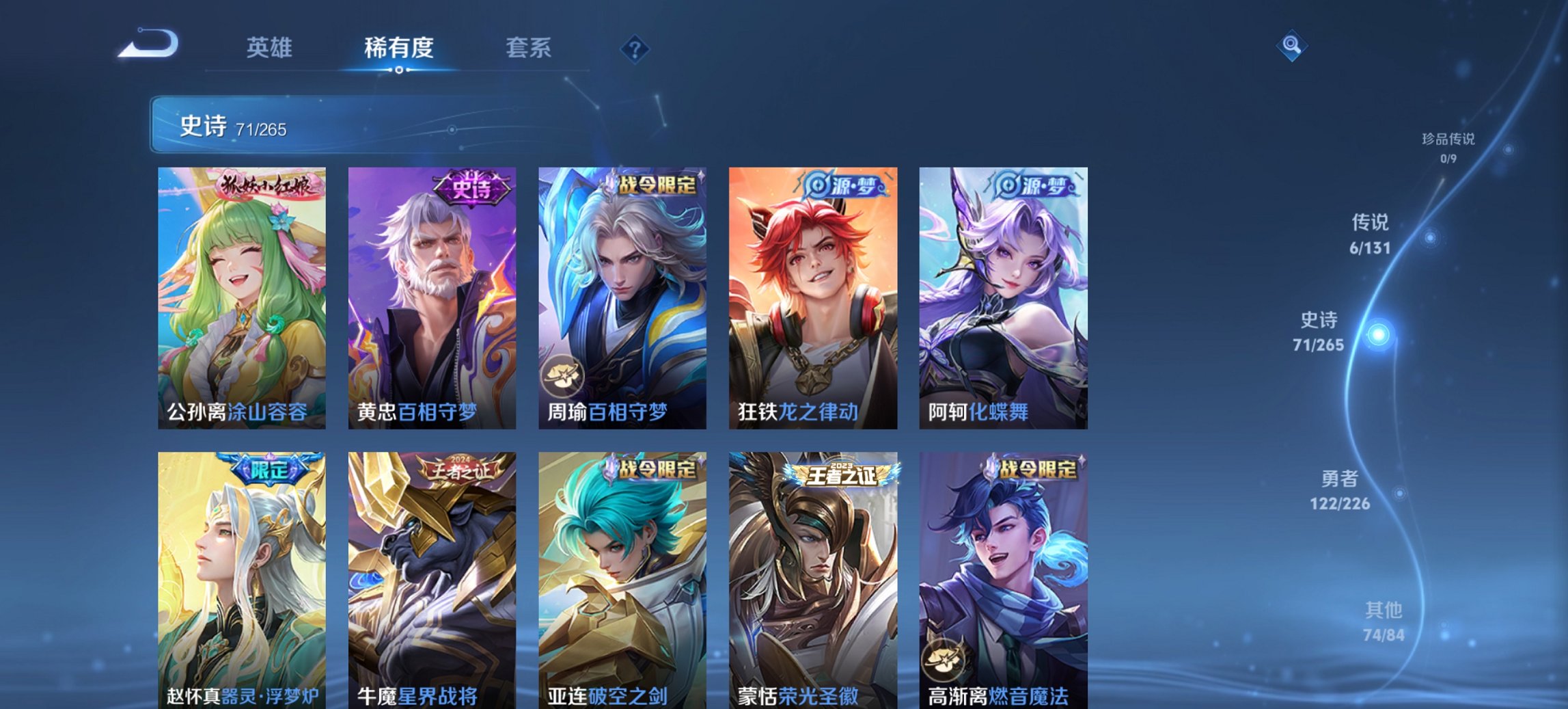Open search with the magnifier icon

pos(1291,44)
